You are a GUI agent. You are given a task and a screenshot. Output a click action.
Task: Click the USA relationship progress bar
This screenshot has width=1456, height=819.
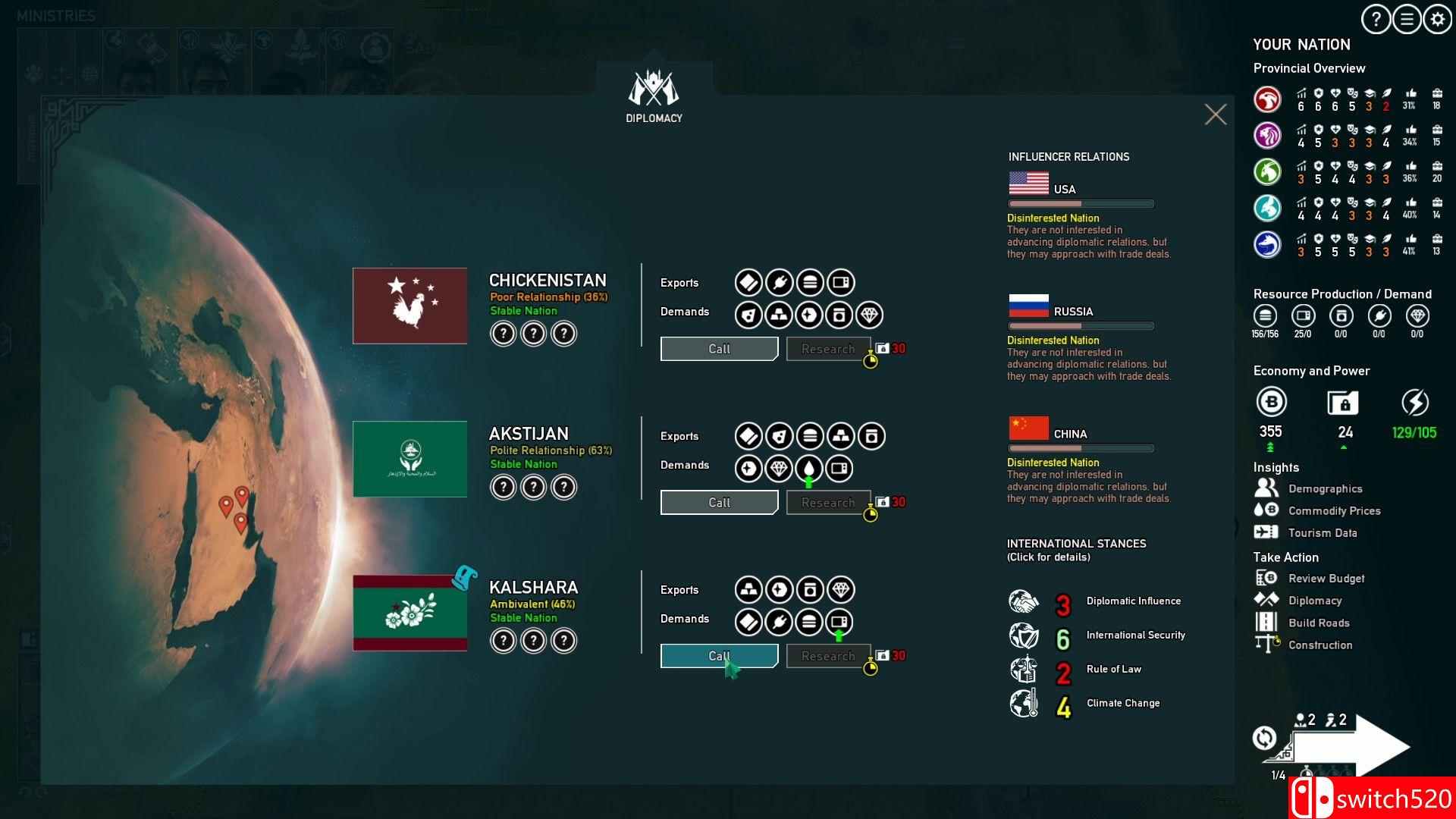1079,203
